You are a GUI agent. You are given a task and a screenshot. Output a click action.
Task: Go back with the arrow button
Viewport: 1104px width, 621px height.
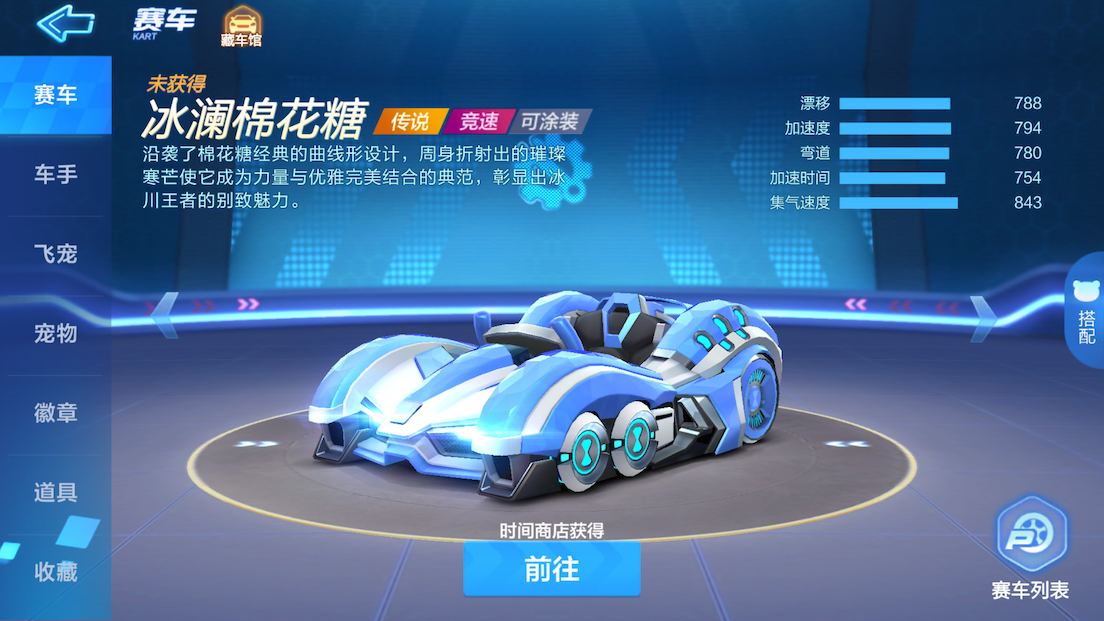pyautogui.click(x=65, y=22)
